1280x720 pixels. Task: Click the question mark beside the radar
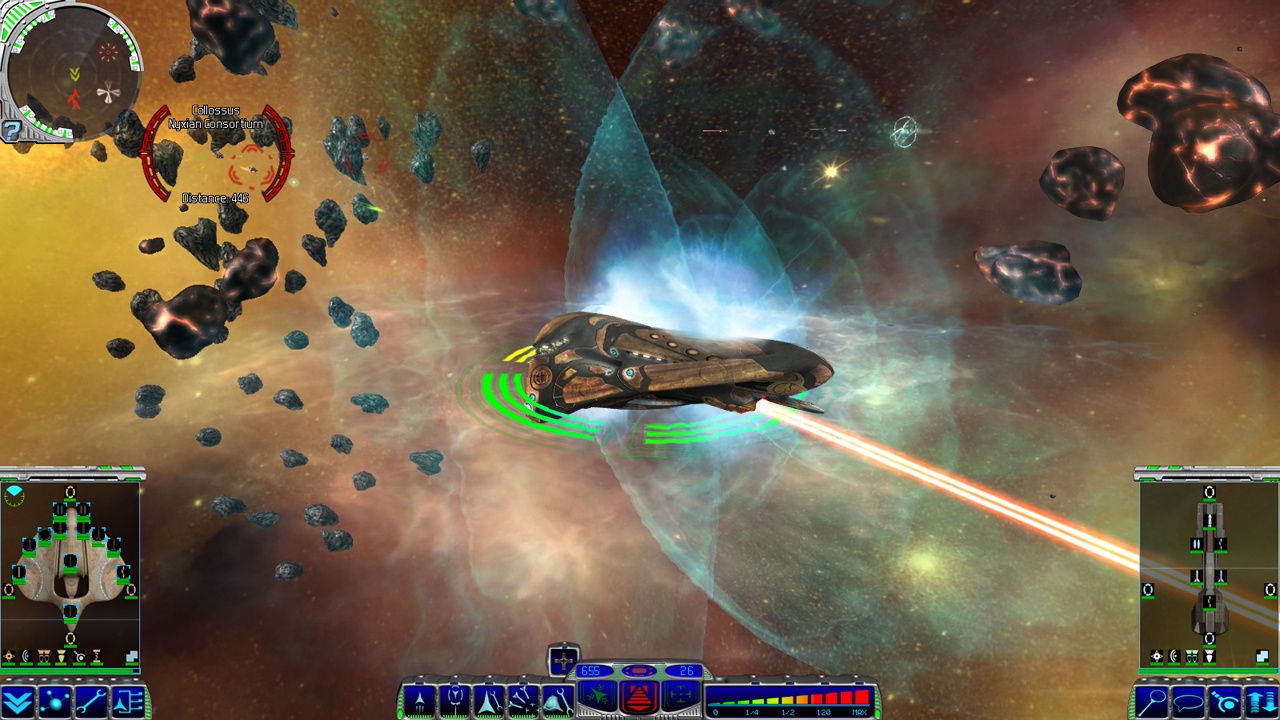pos(12,130)
